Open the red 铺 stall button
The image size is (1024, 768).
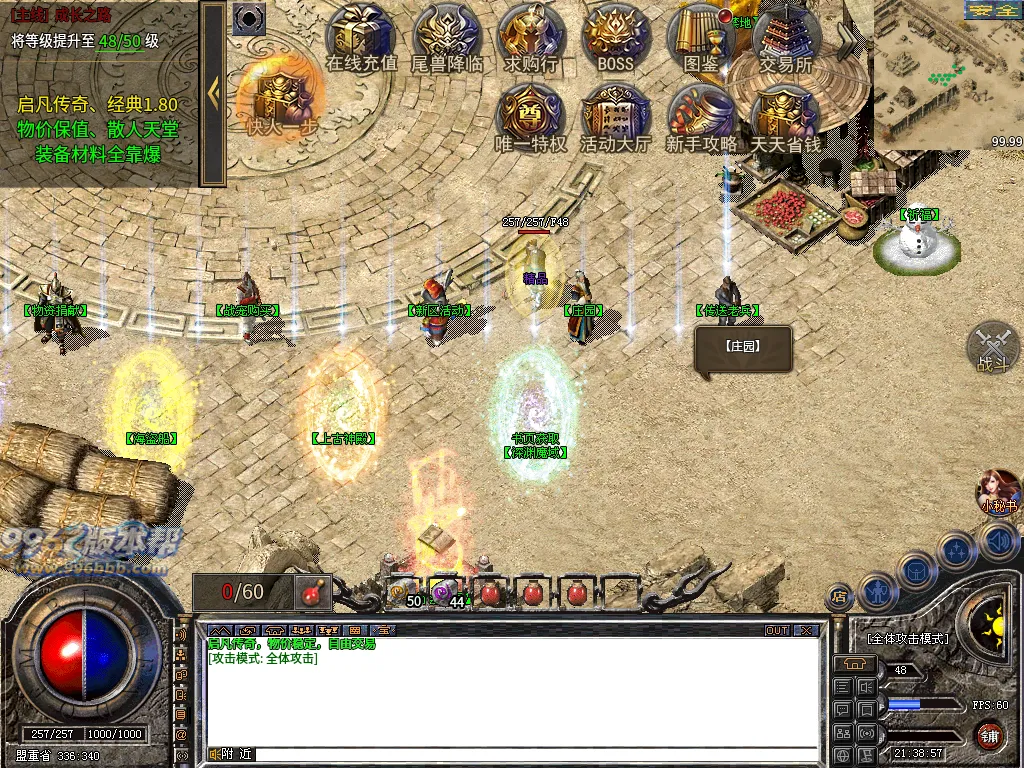click(x=989, y=737)
